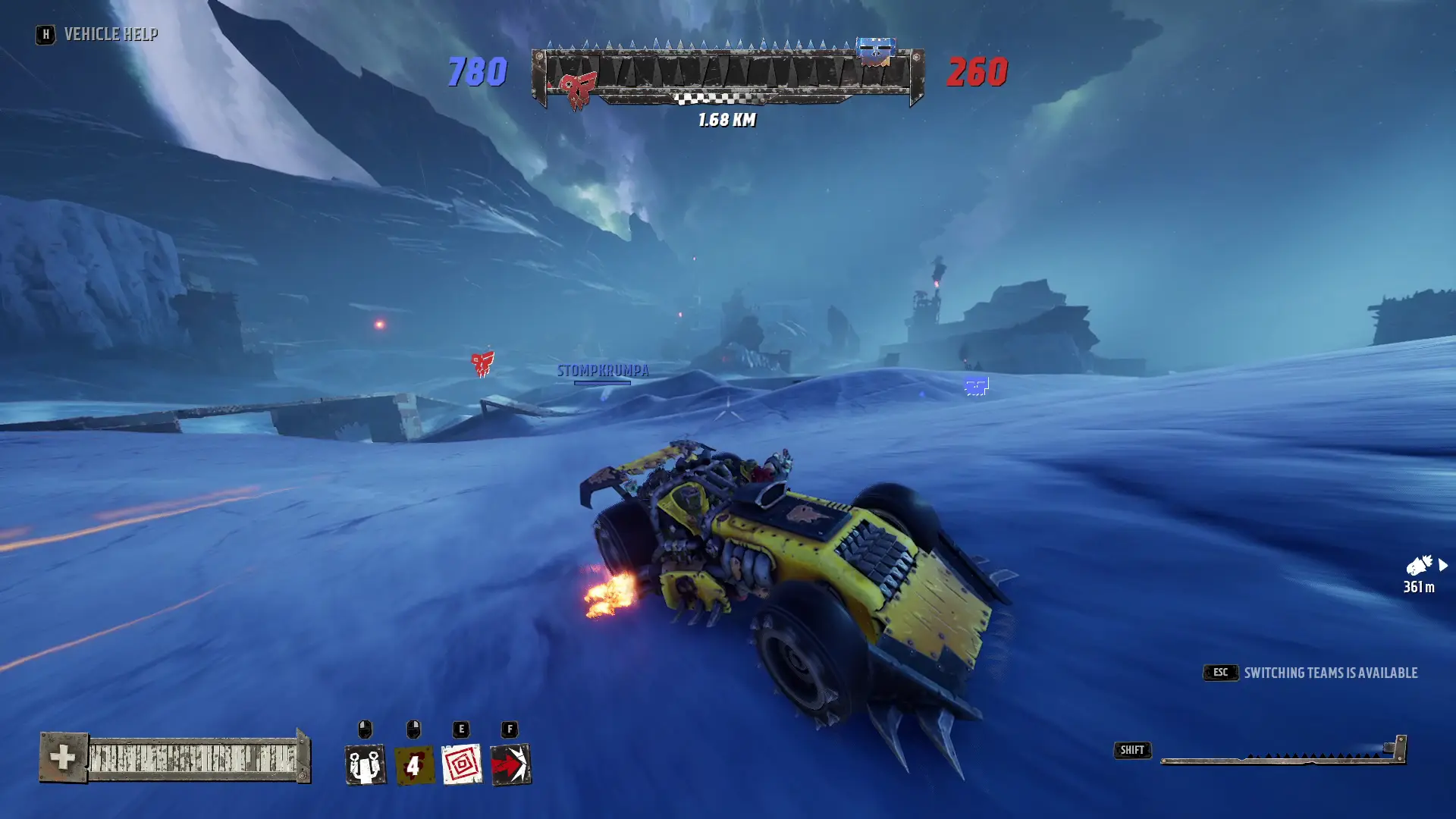
Task: Trigger the red square target ability
Action: click(x=462, y=764)
